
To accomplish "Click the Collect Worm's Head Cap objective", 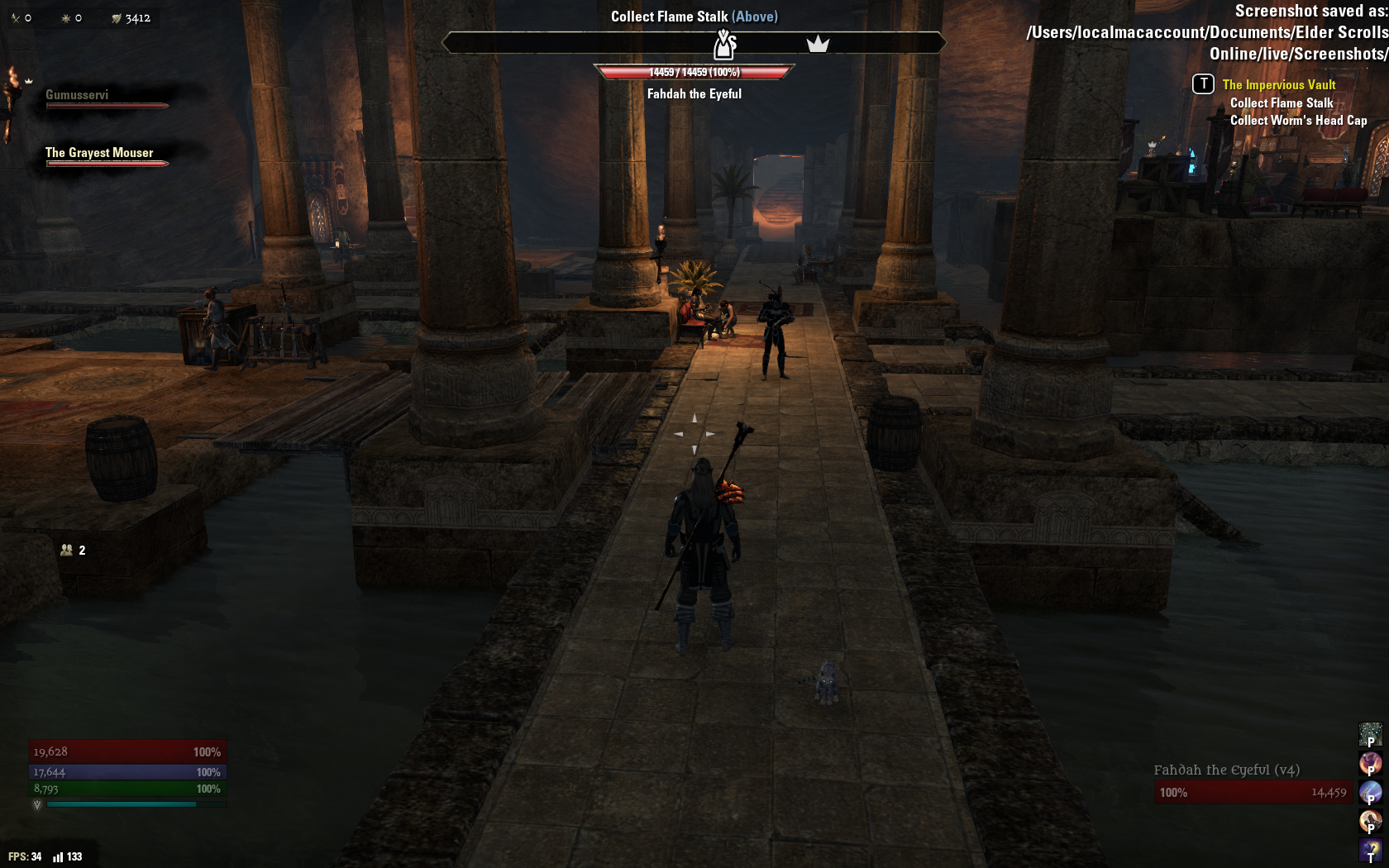I will click(x=1298, y=120).
